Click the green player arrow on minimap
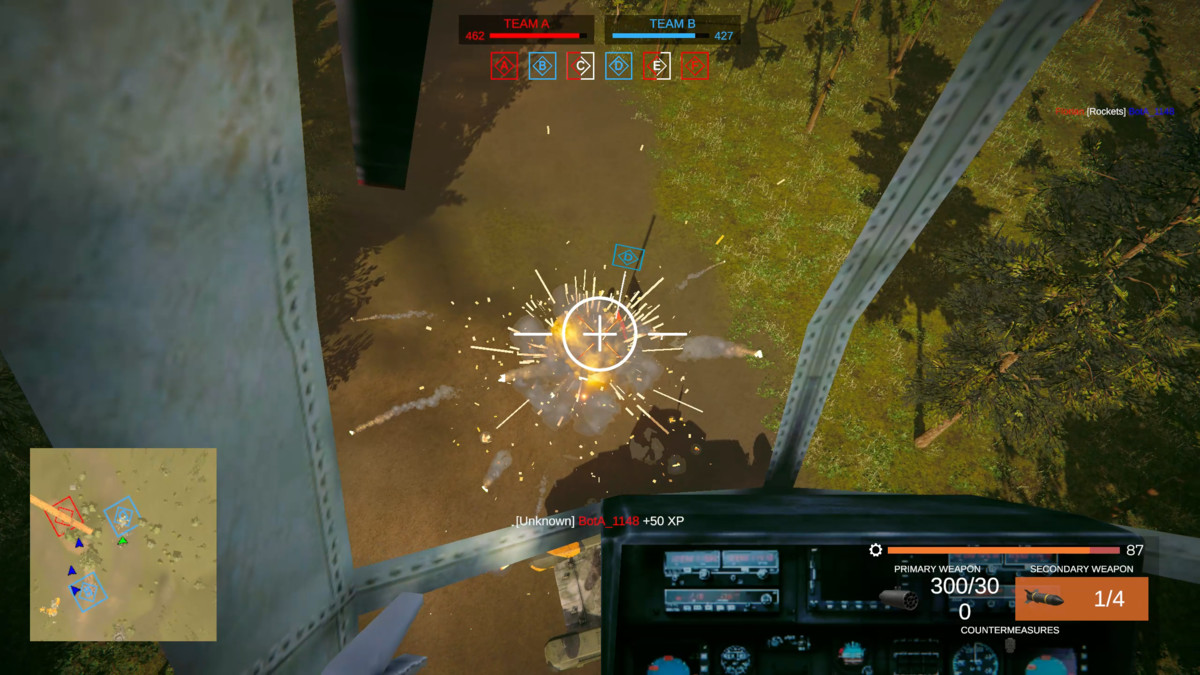The image size is (1200, 675). tap(122, 541)
